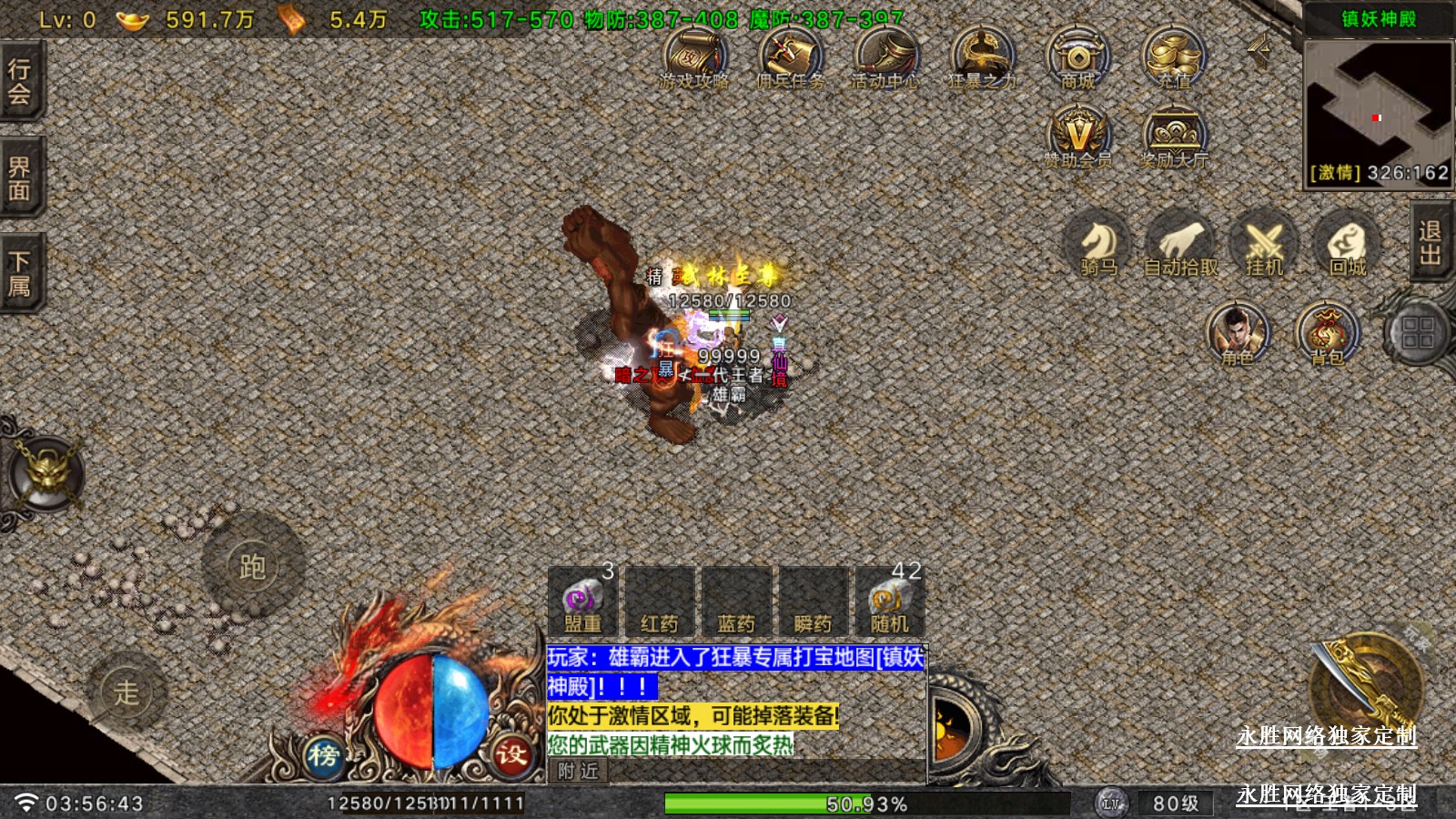
Task: Open the 充值 recharge icon
Action: tap(1174, 57)
